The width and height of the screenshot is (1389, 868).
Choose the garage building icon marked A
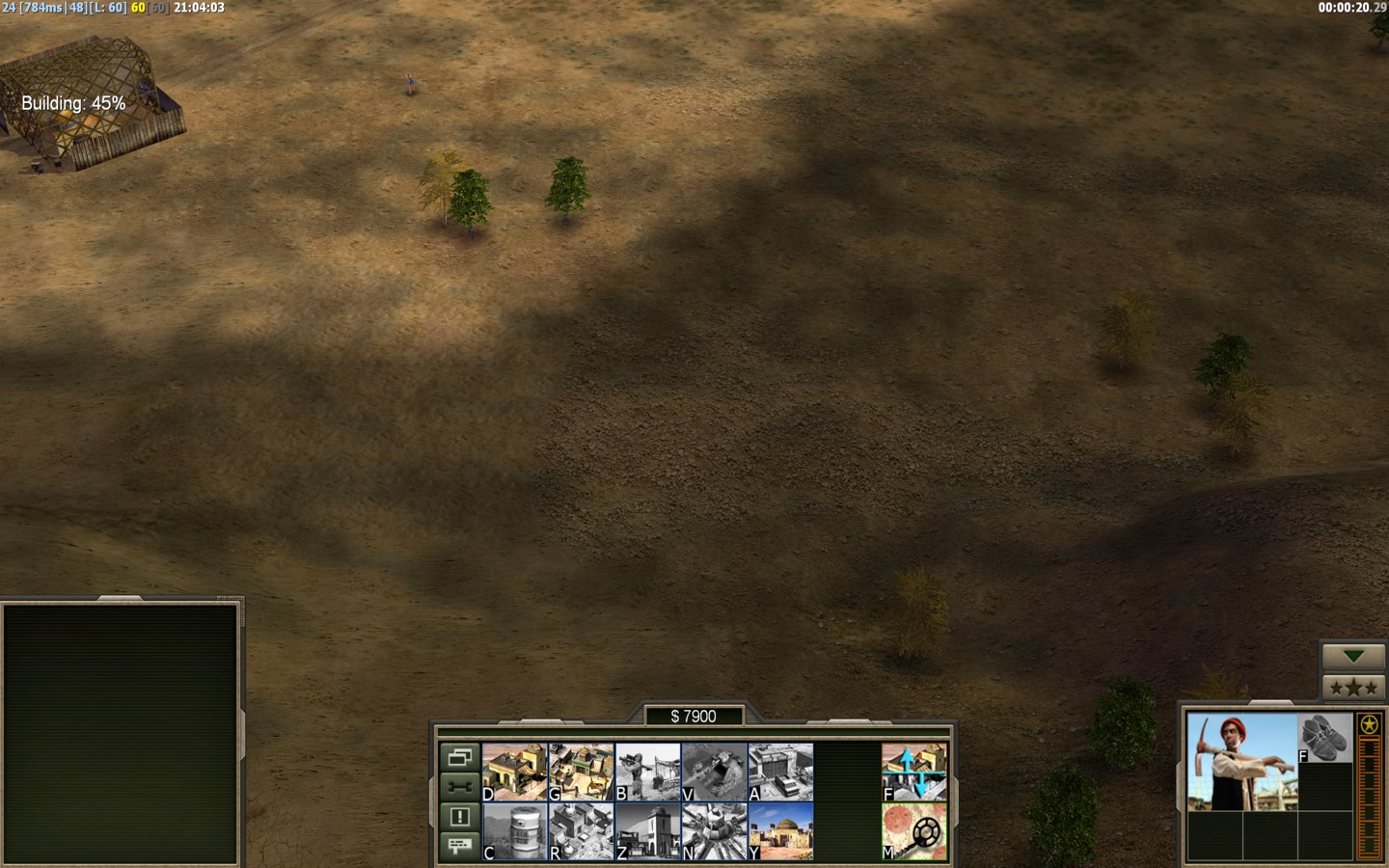pyautogui.click(x=781, y=772)
